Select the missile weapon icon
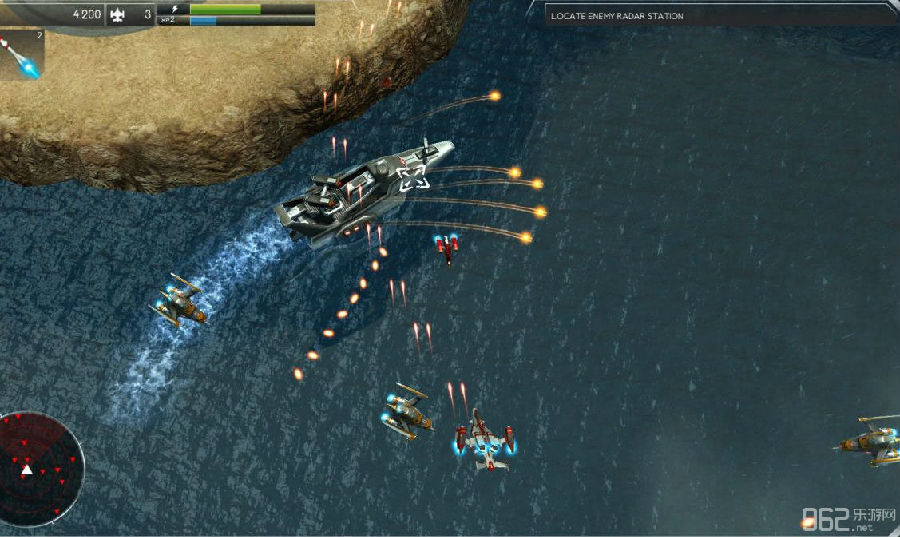Image resolution: width=900 pixels, height=537 pixels. [x=21, y=55]
